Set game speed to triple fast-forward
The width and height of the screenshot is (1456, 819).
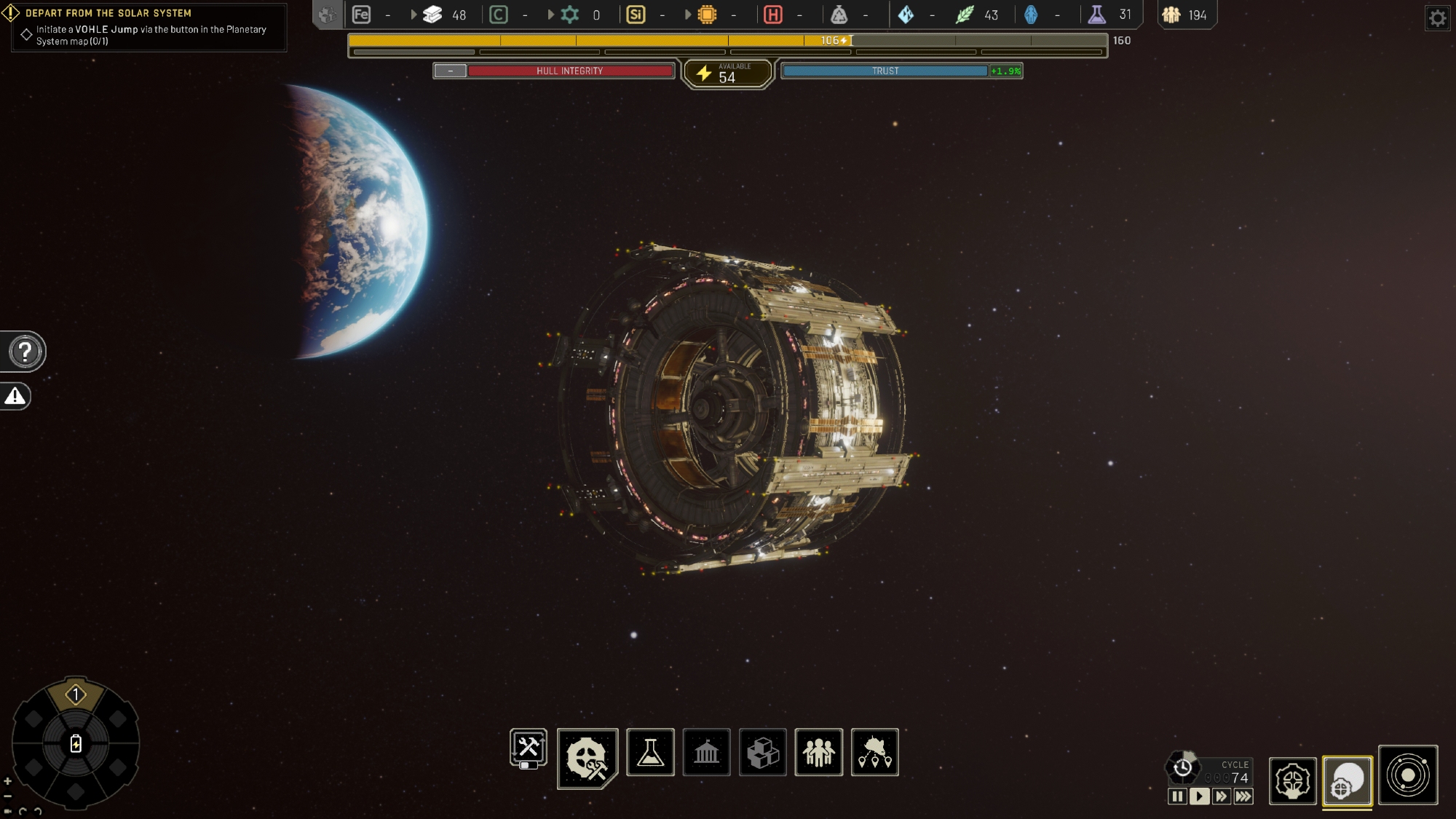[1243, 796]
